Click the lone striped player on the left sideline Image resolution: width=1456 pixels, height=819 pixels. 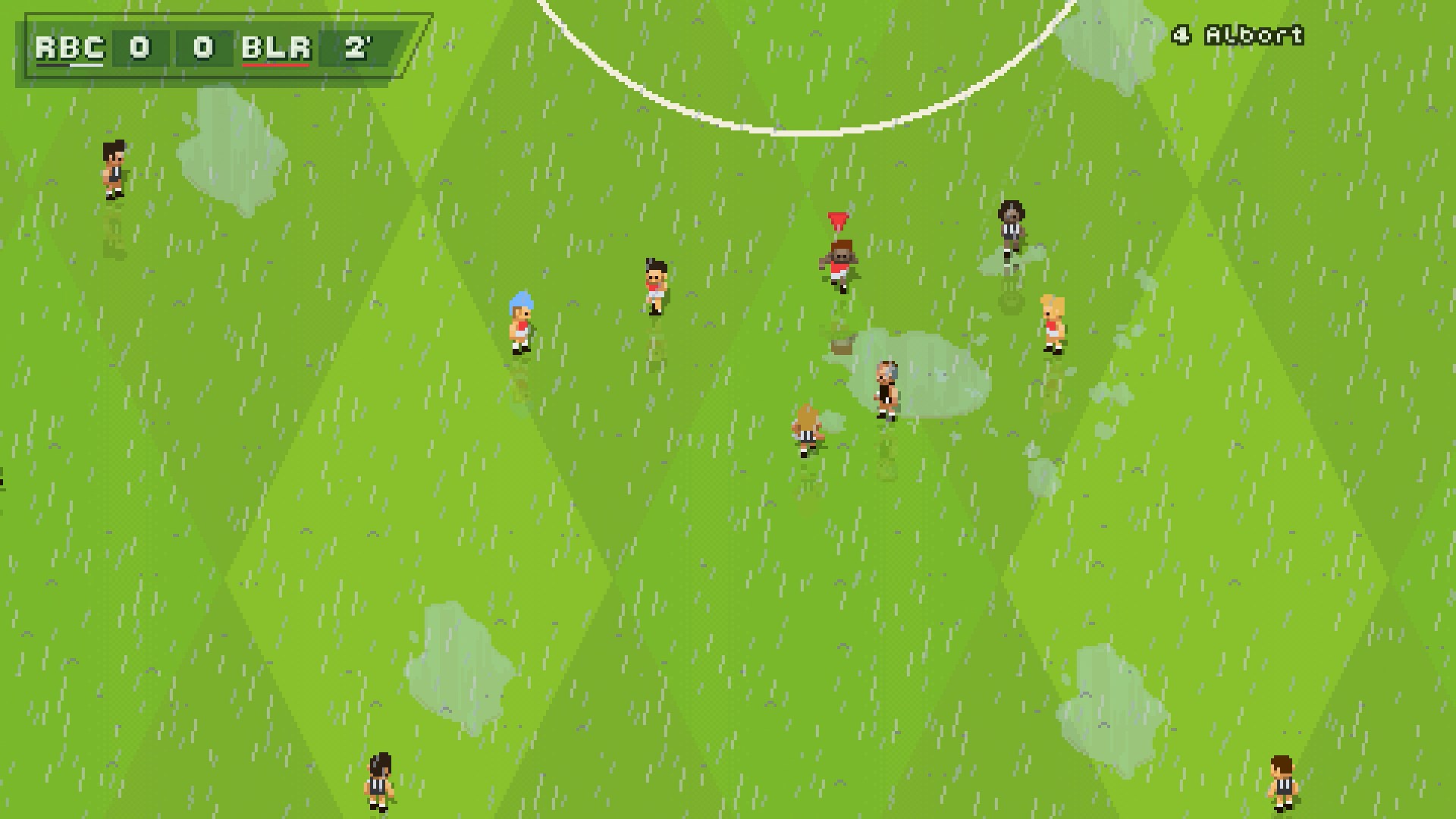click(112, 168)
